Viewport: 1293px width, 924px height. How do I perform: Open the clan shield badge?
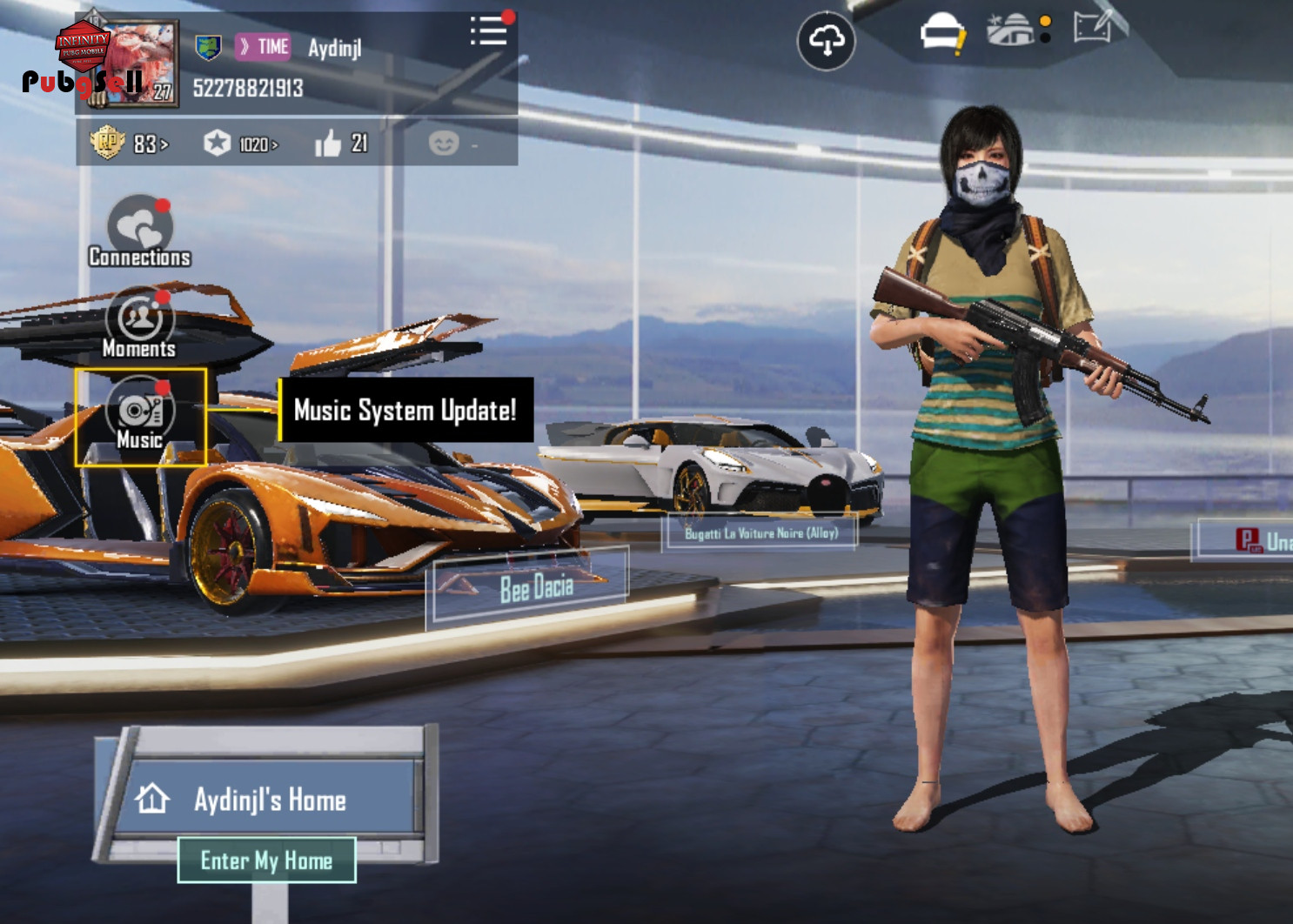tap(207, 47)
